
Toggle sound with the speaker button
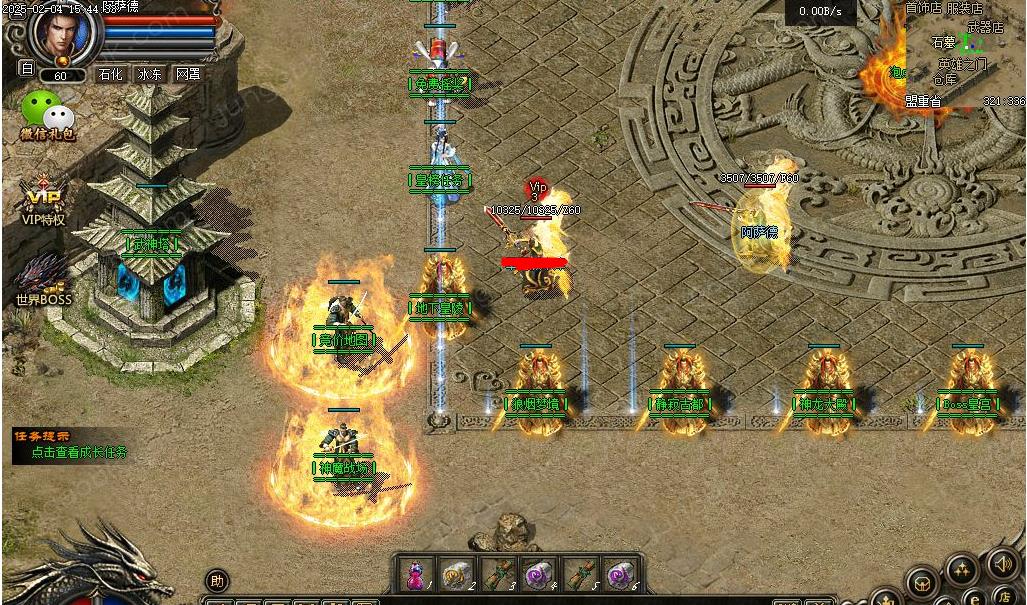[1002, 563]
